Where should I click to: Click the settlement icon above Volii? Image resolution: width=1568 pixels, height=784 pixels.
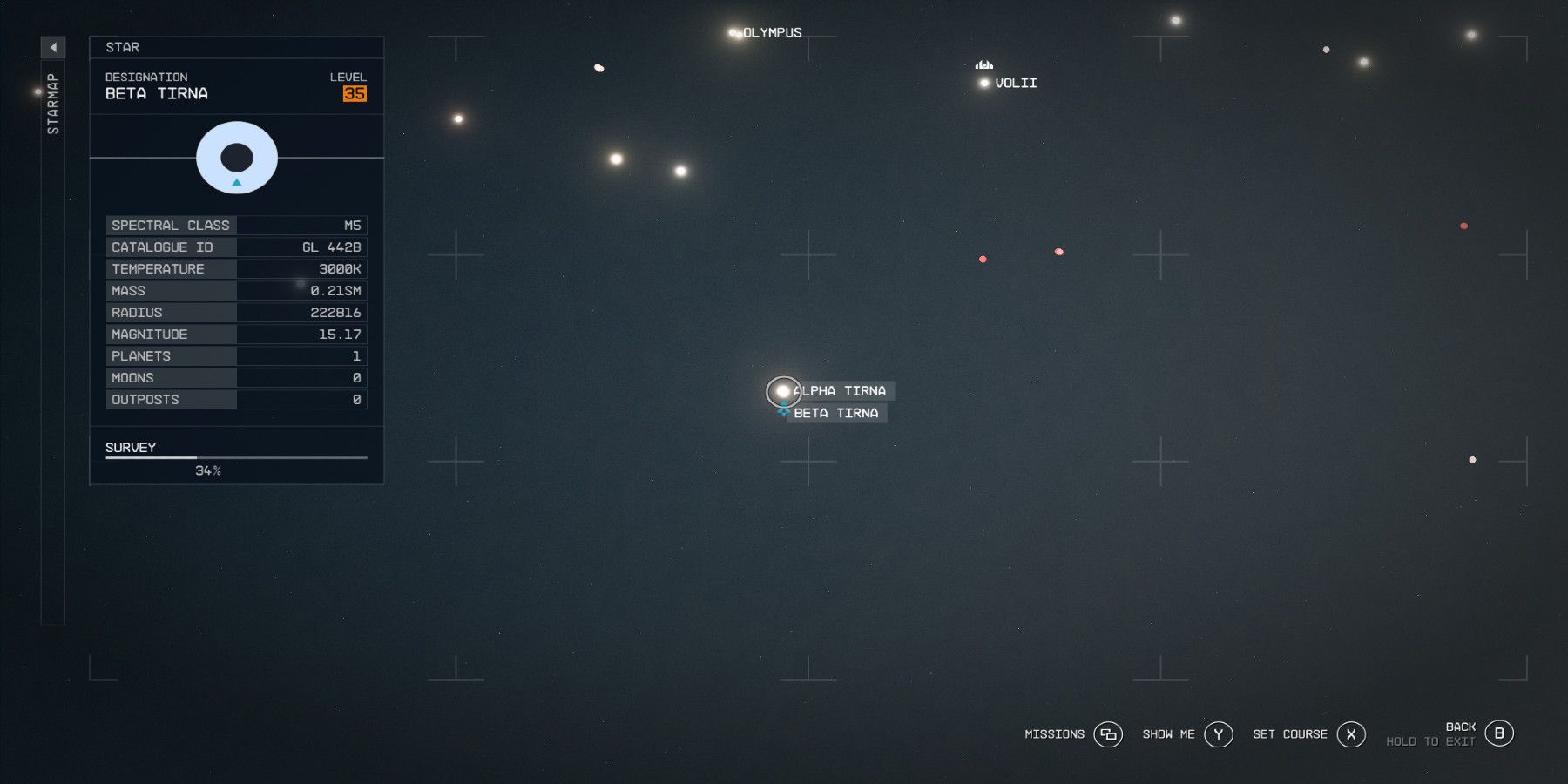point(983,64)
